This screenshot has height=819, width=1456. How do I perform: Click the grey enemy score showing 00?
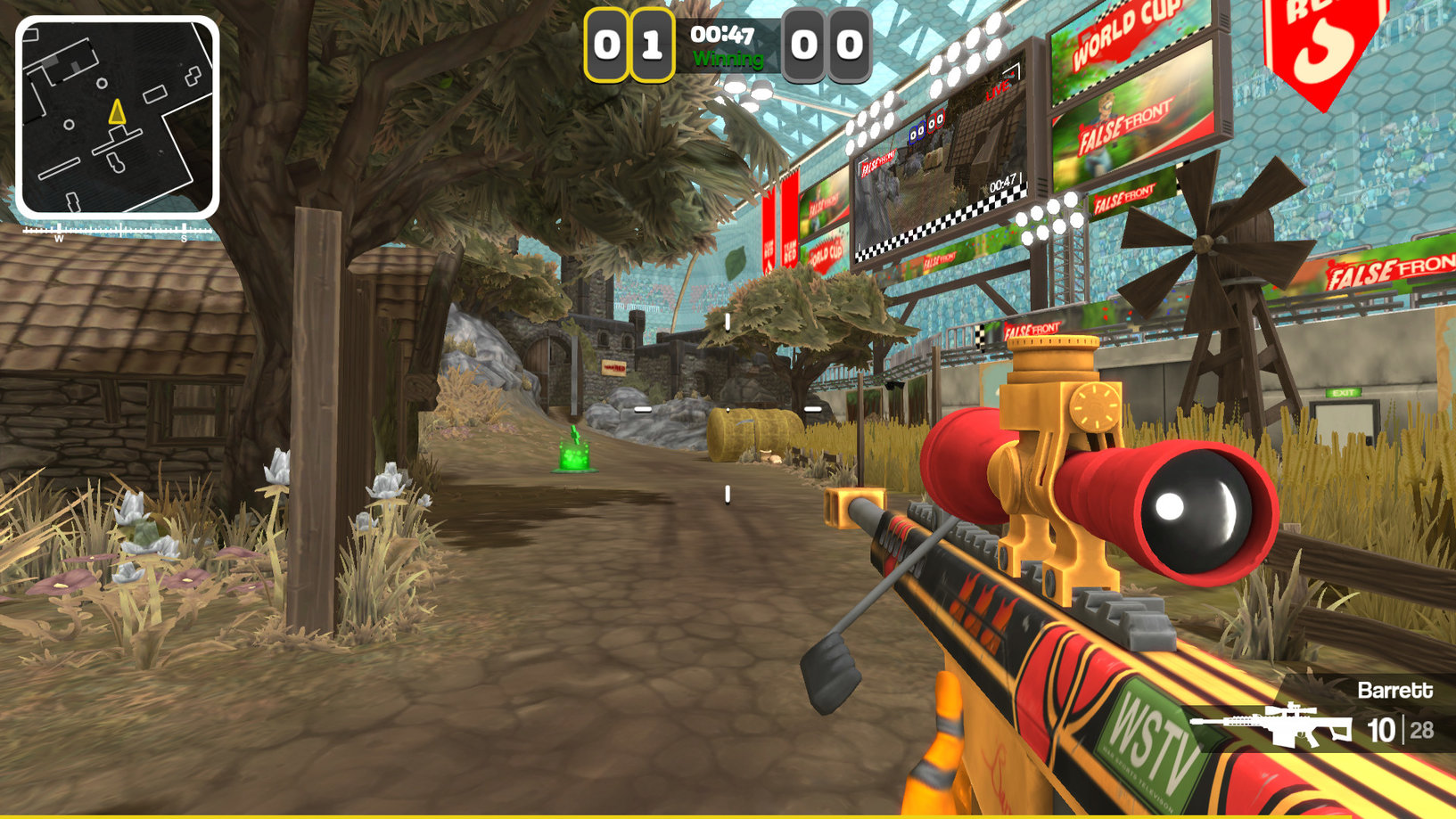(x=827, y=45)
